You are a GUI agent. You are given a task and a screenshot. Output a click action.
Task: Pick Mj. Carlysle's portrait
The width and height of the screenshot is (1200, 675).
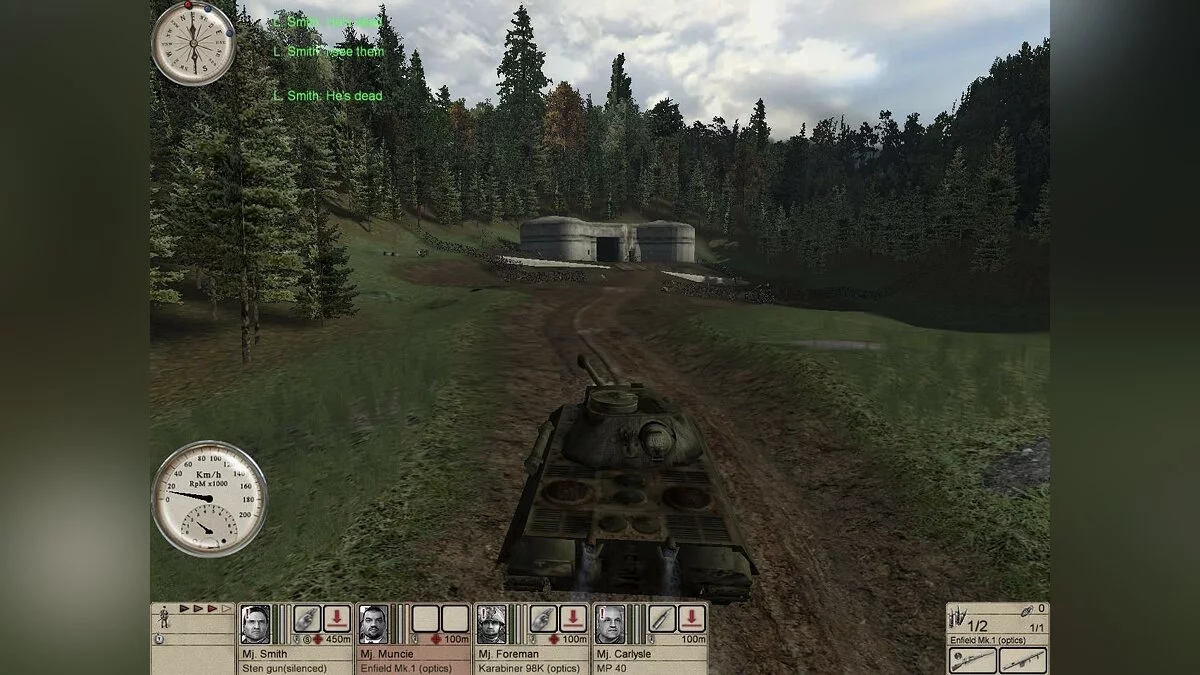point(609,624)
